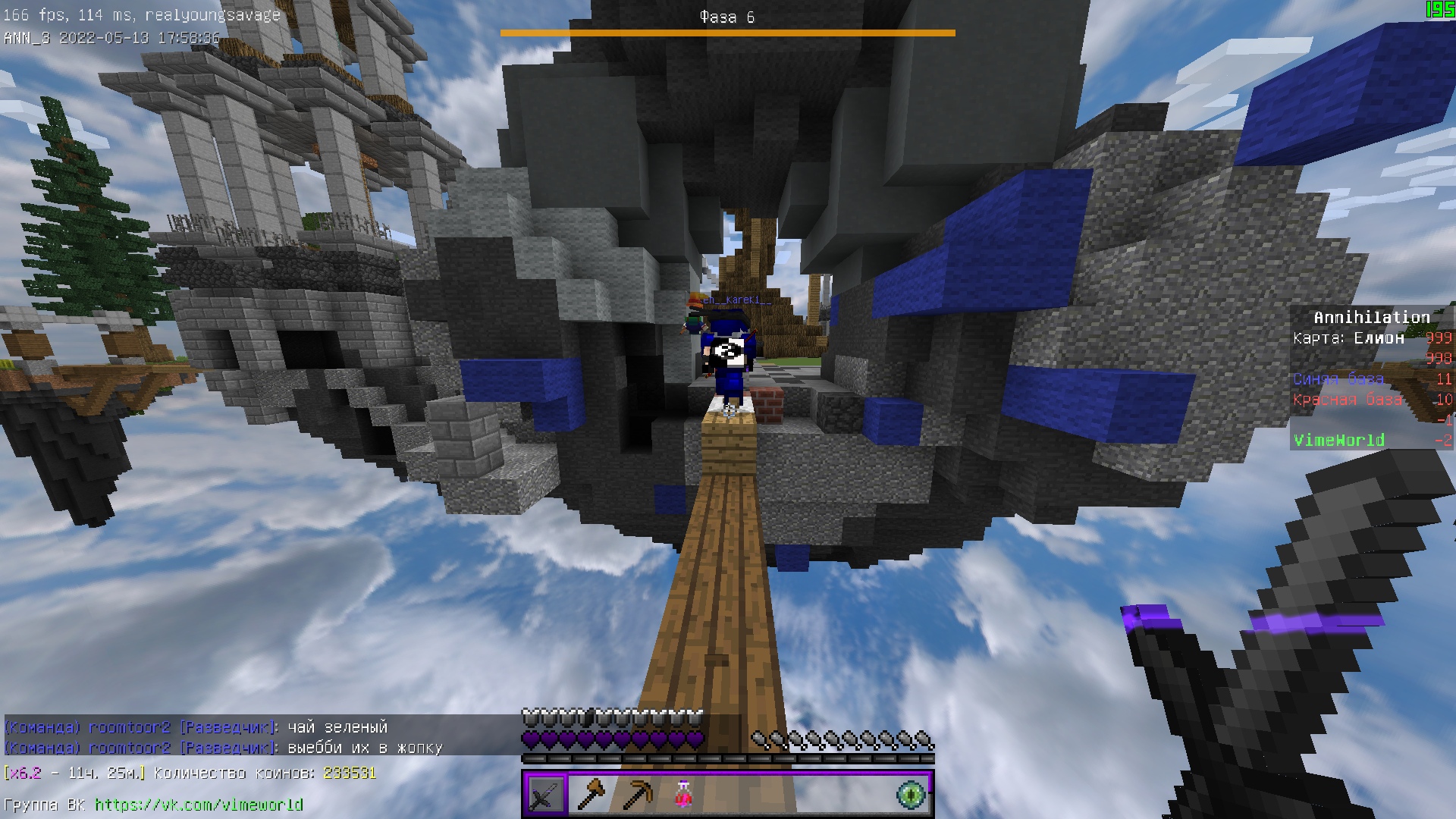Select the wooden axe hotbar slot
This screenshot has height=819, width=1456.
[x=591, y=795]
